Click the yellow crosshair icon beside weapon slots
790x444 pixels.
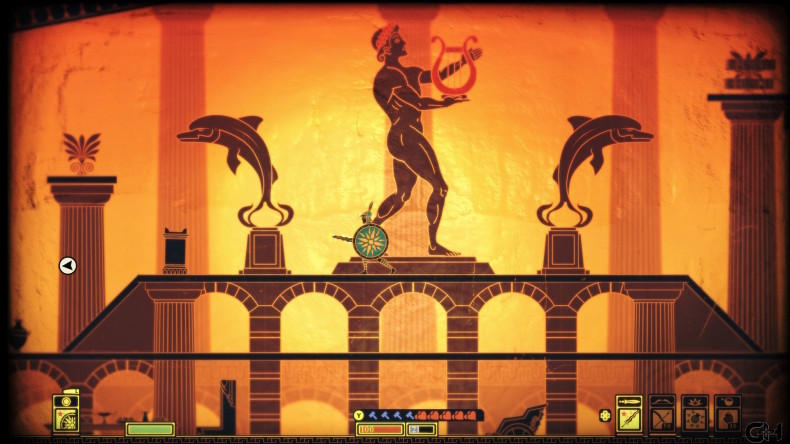click(604, 415)
